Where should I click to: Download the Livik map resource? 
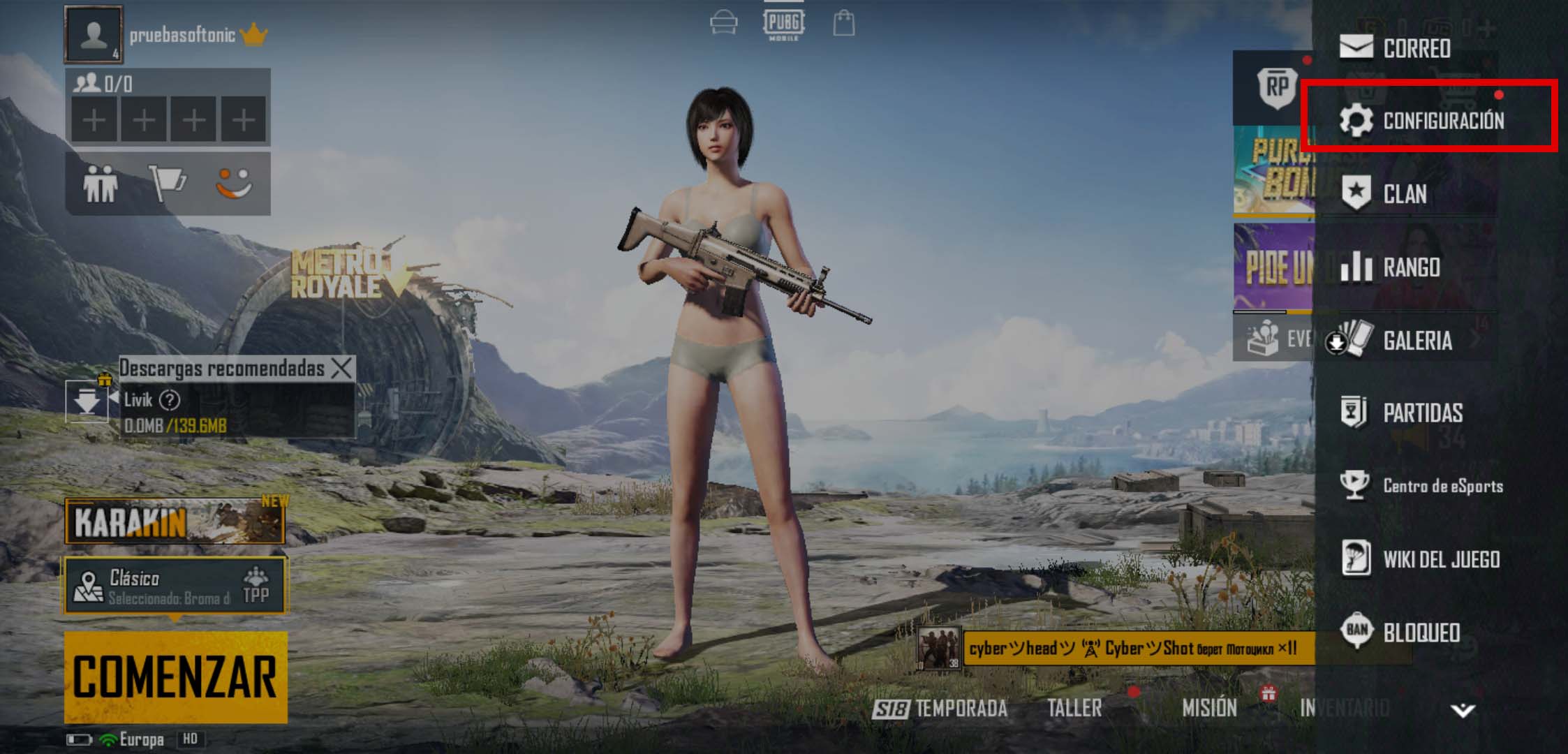coord(87,402)
